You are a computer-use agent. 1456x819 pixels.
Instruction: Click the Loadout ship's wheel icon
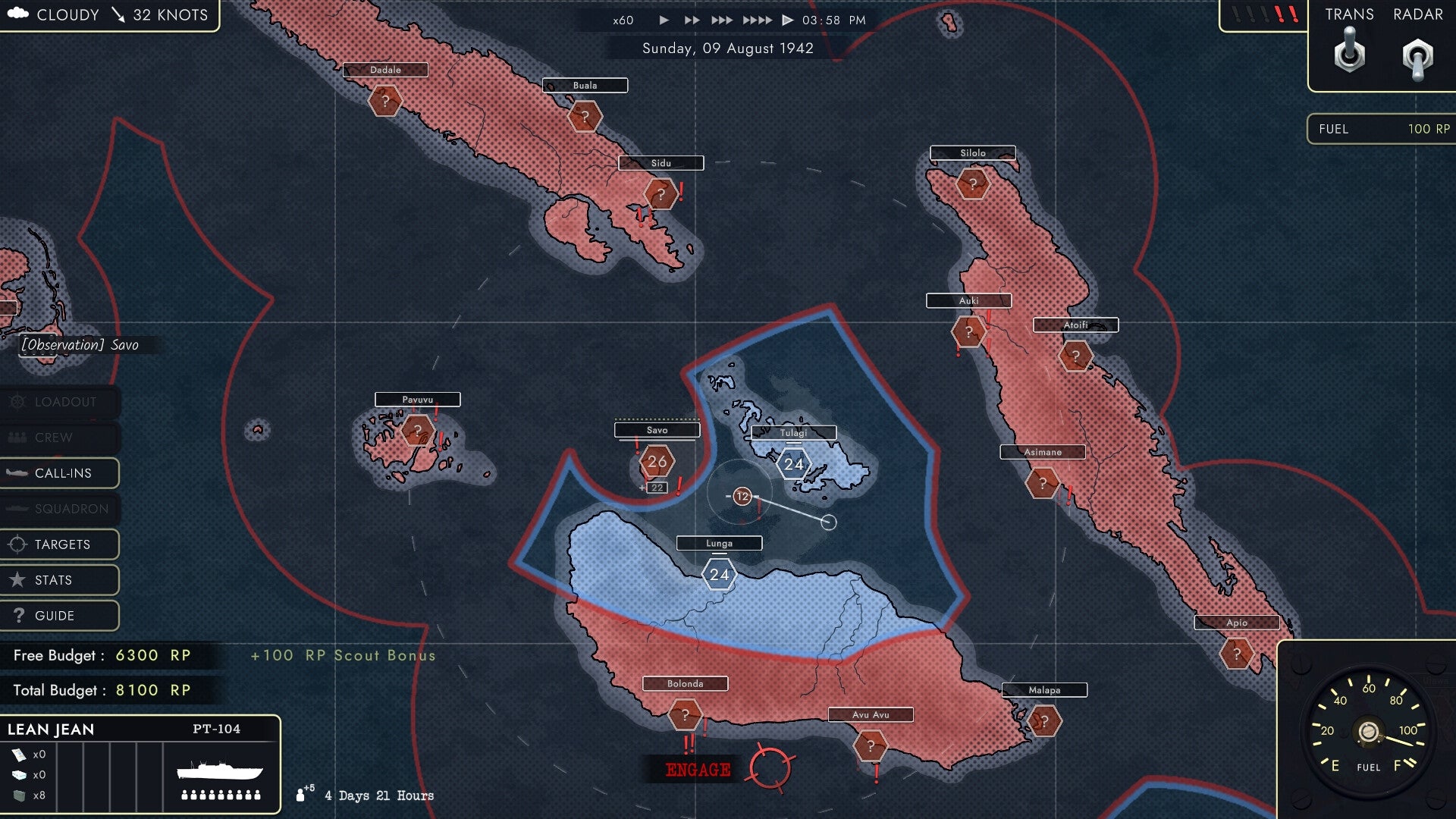pyautogui.click(x=19, y=403)
